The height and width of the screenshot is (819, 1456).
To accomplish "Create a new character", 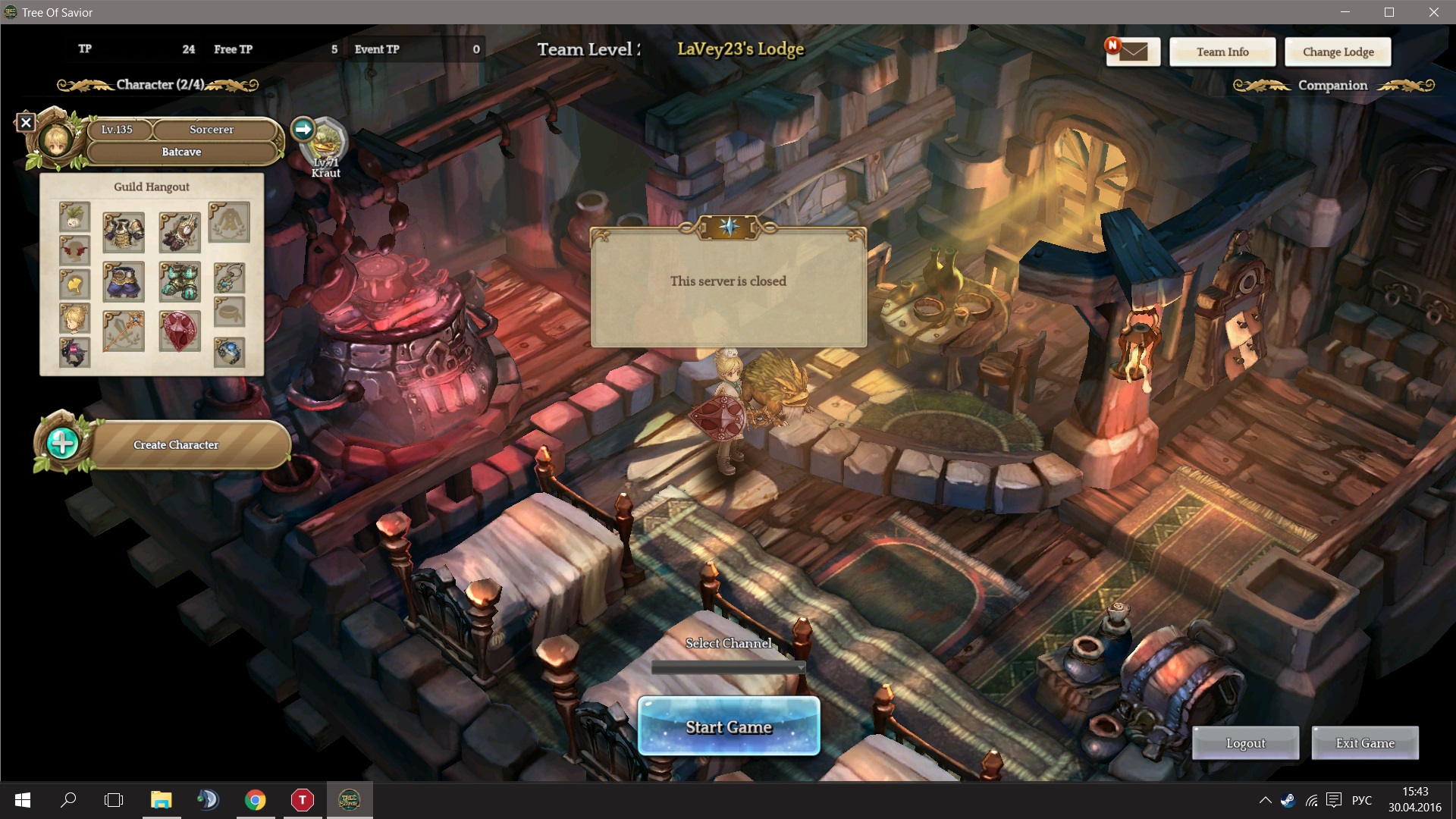I will [176, 444].
